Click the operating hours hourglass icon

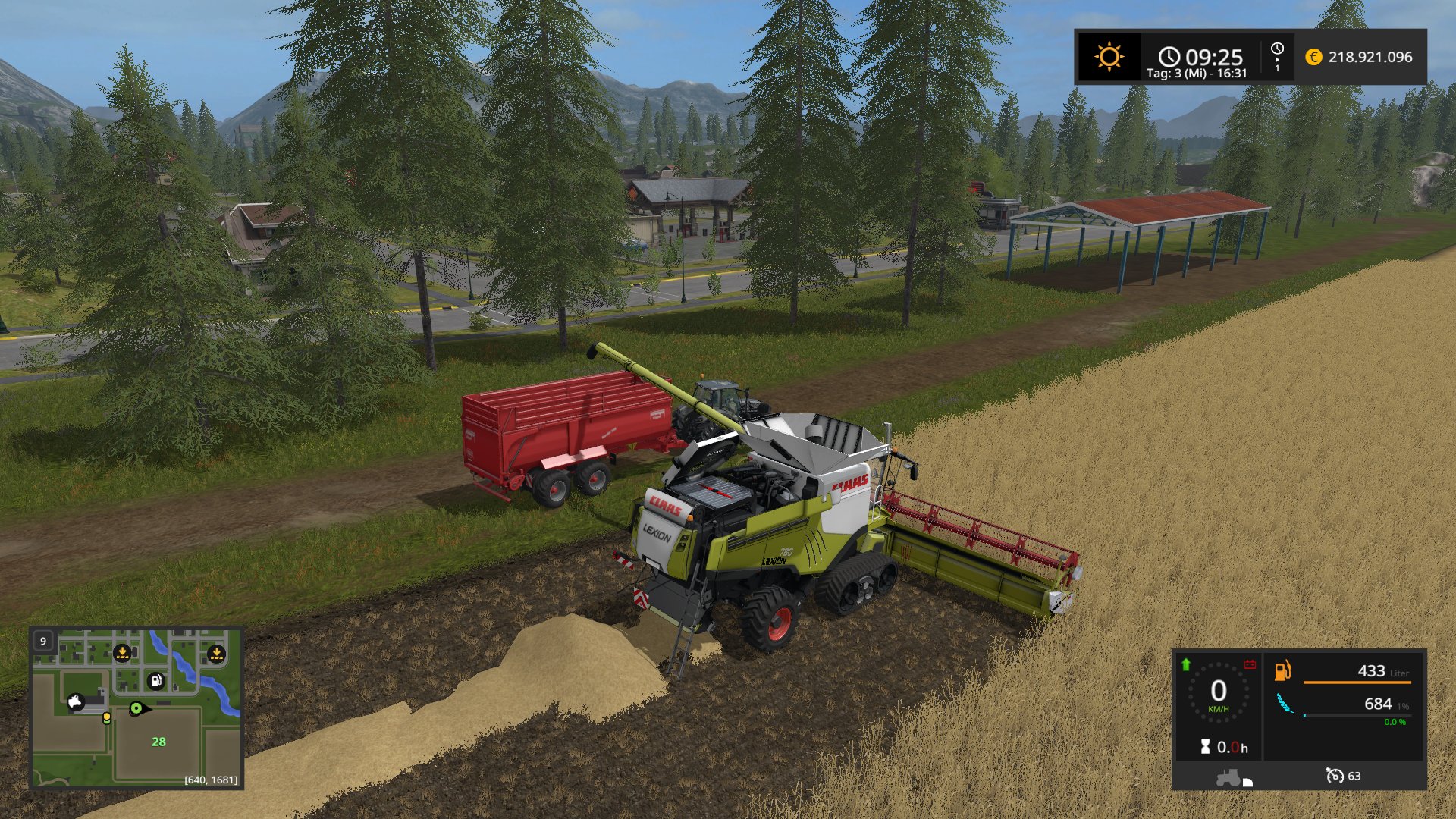pos(1205,747)
